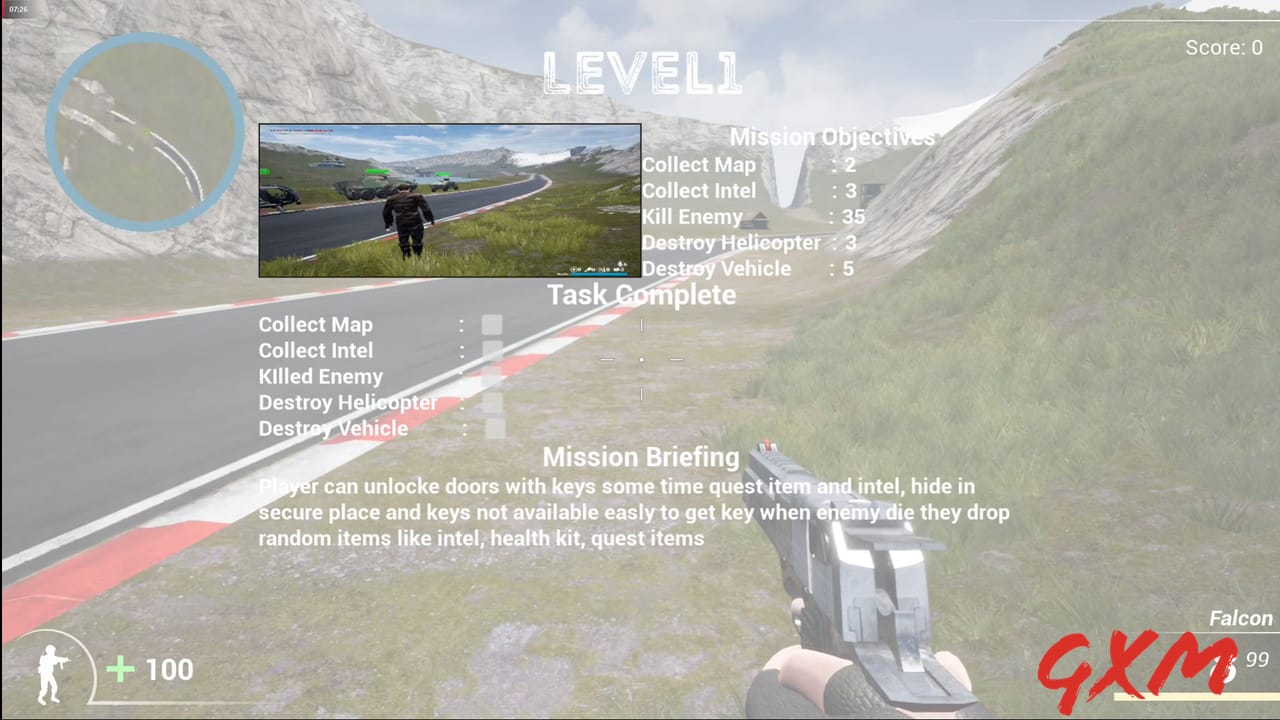Toggle the Collect Map completion checkbox

point(492,324)
